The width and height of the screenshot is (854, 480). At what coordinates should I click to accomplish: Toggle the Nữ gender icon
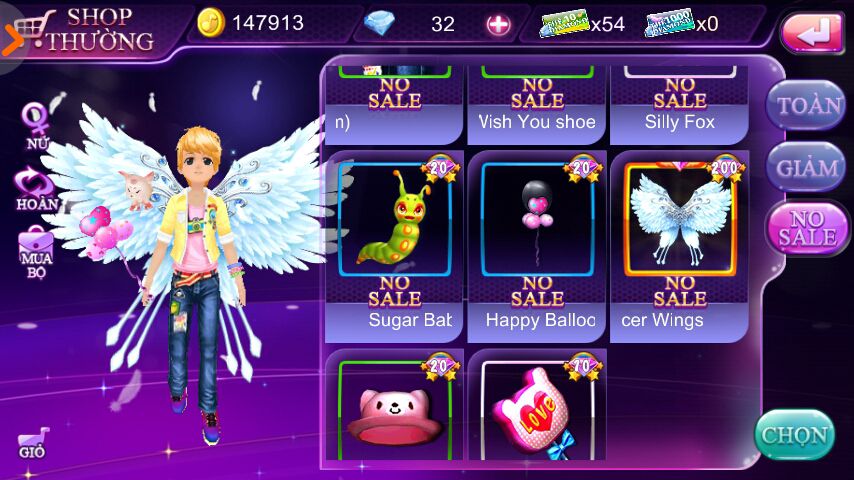click(36, 123)
